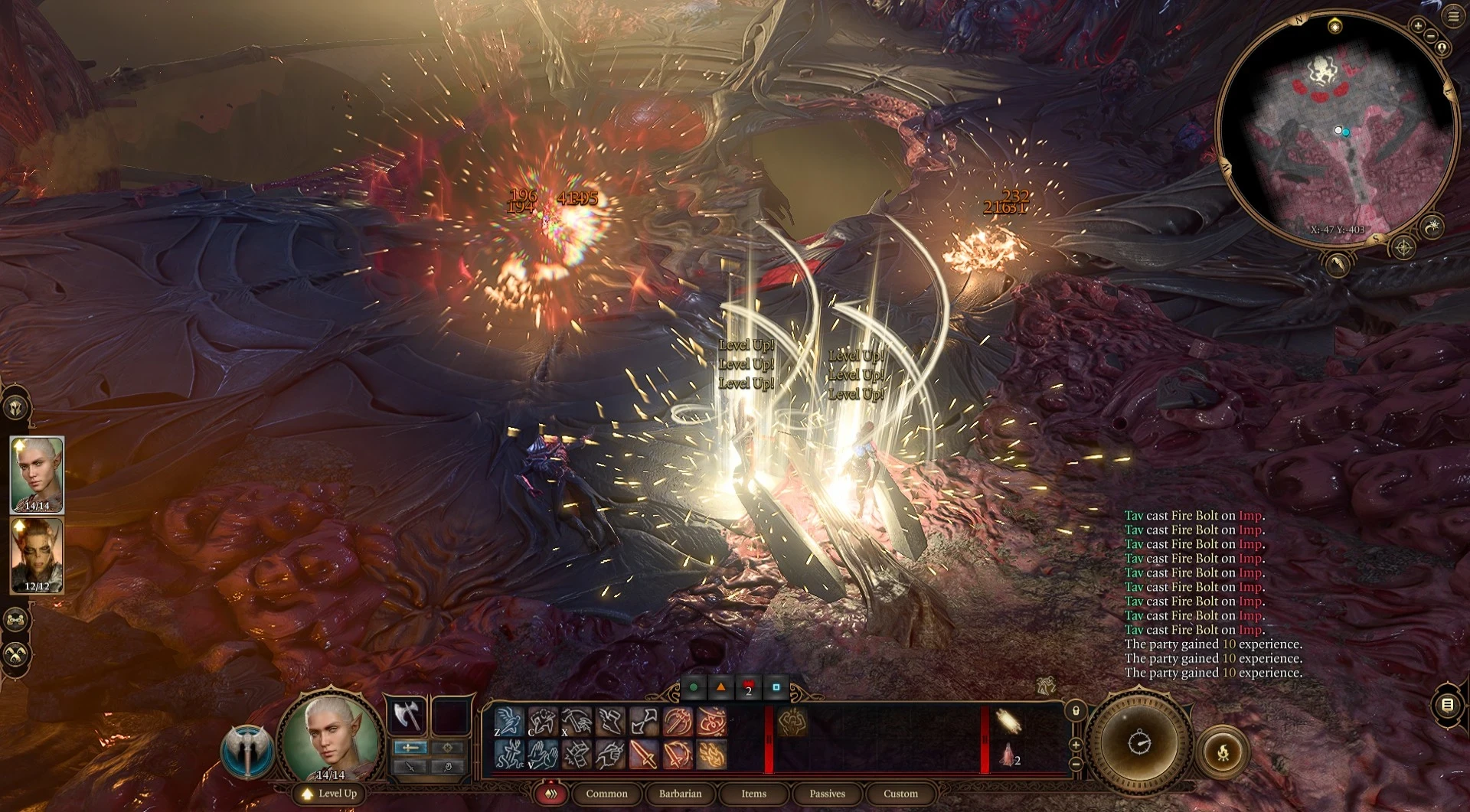Viewport: 1470px width, 812px height.
Task: Open the Barbarian hotbar tab
Action: [680, 794]
